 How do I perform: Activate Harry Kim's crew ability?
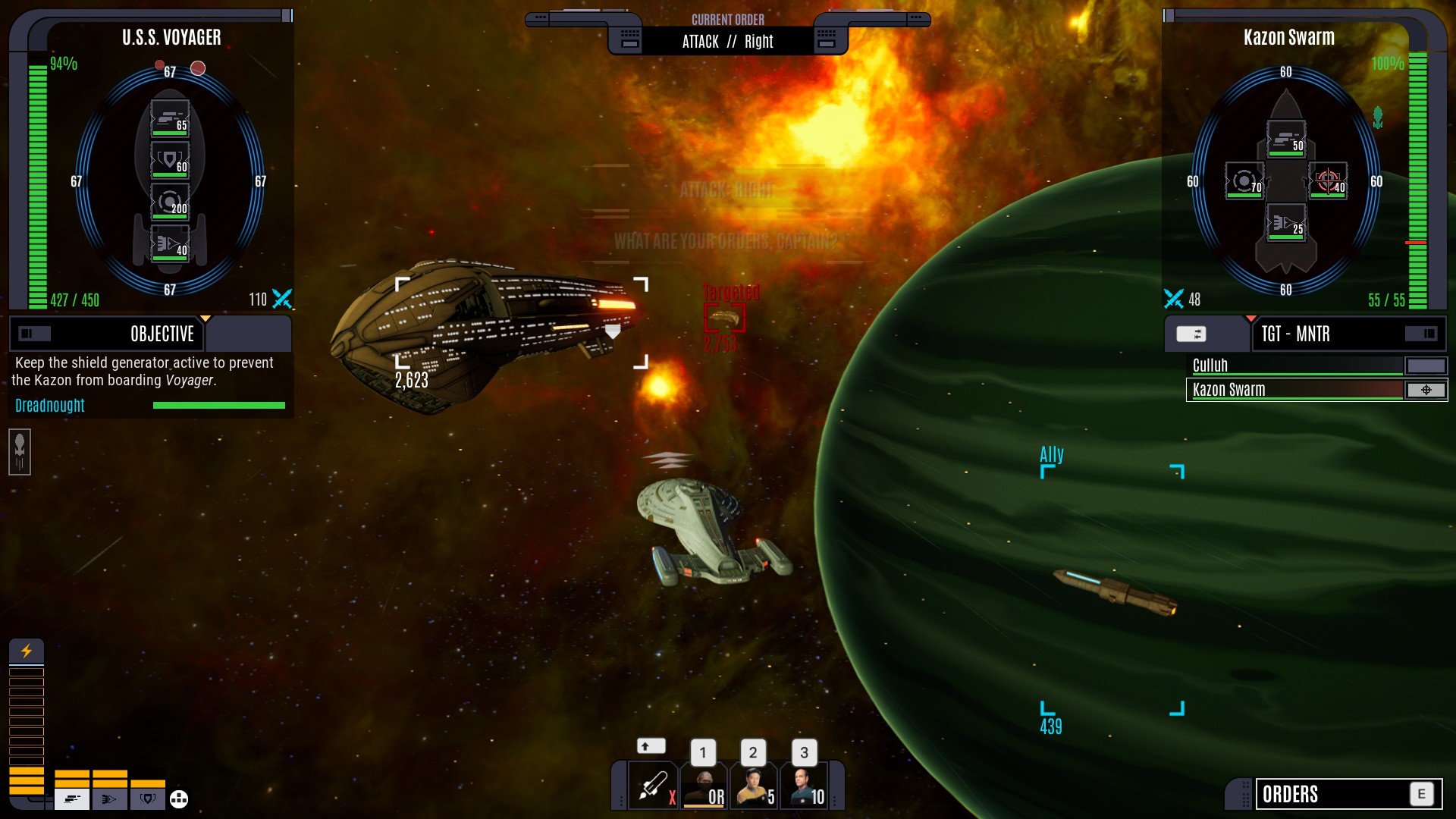point(755,786)
